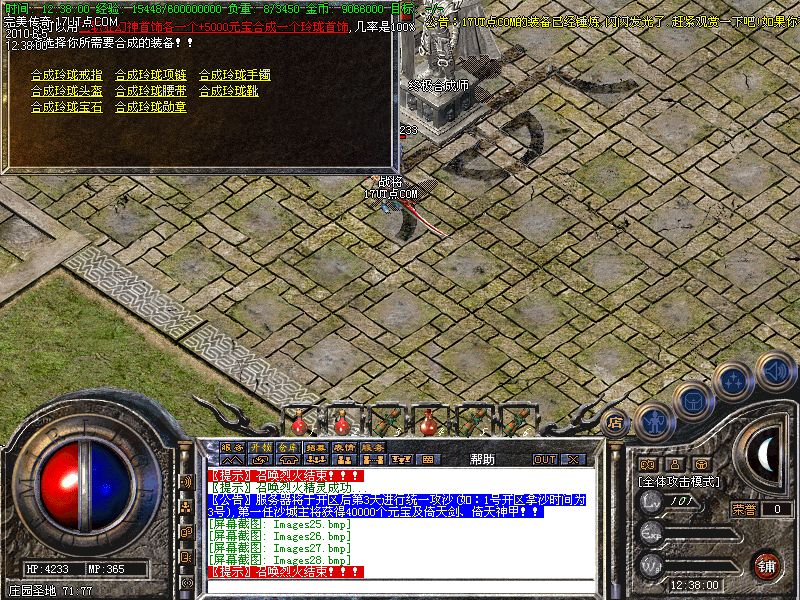Click the red 铺 stall button
This screenshot has width=800, height=600.
pos(767,564)
